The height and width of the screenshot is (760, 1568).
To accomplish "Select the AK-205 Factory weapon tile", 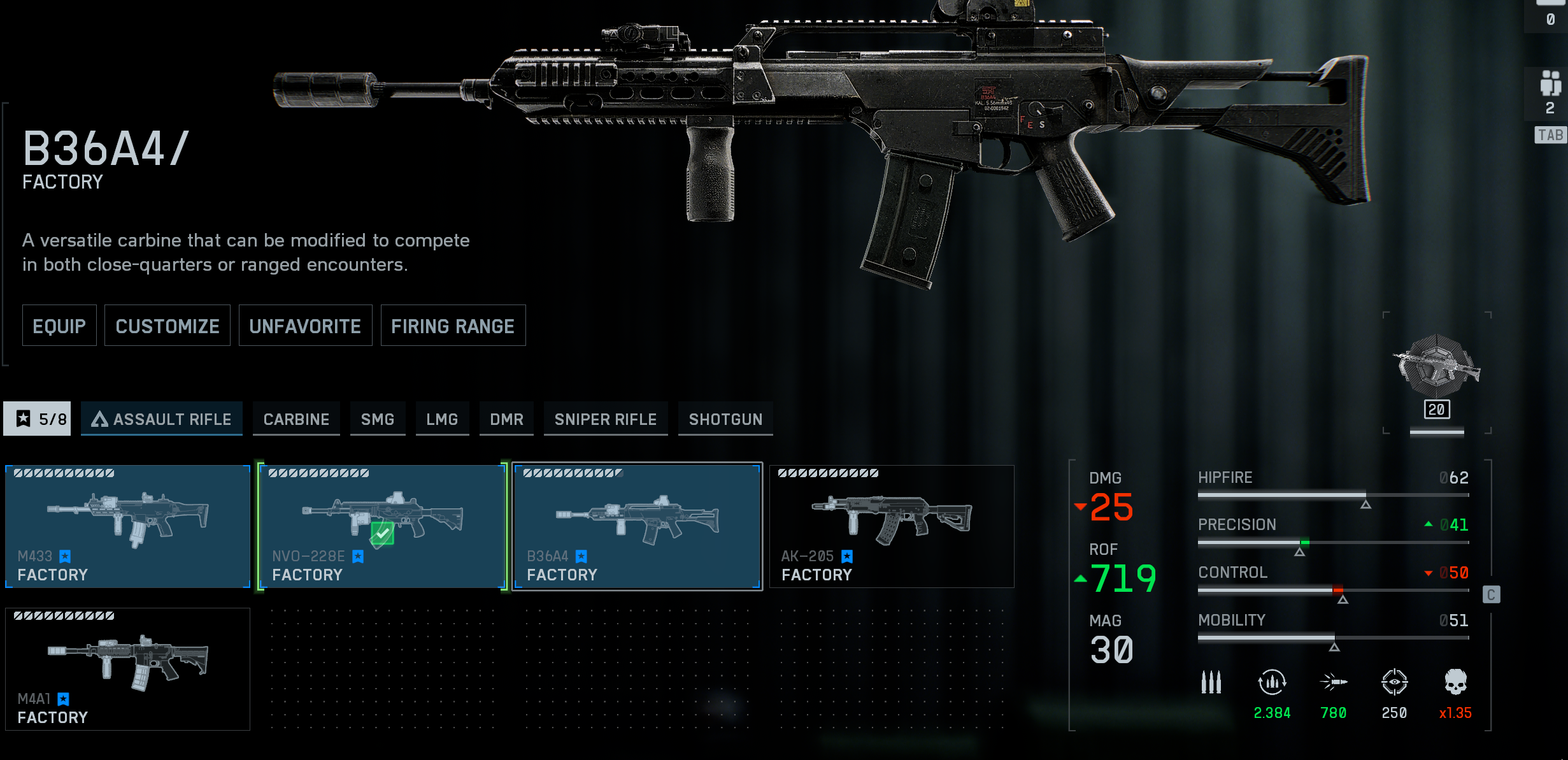I will 892,526.
